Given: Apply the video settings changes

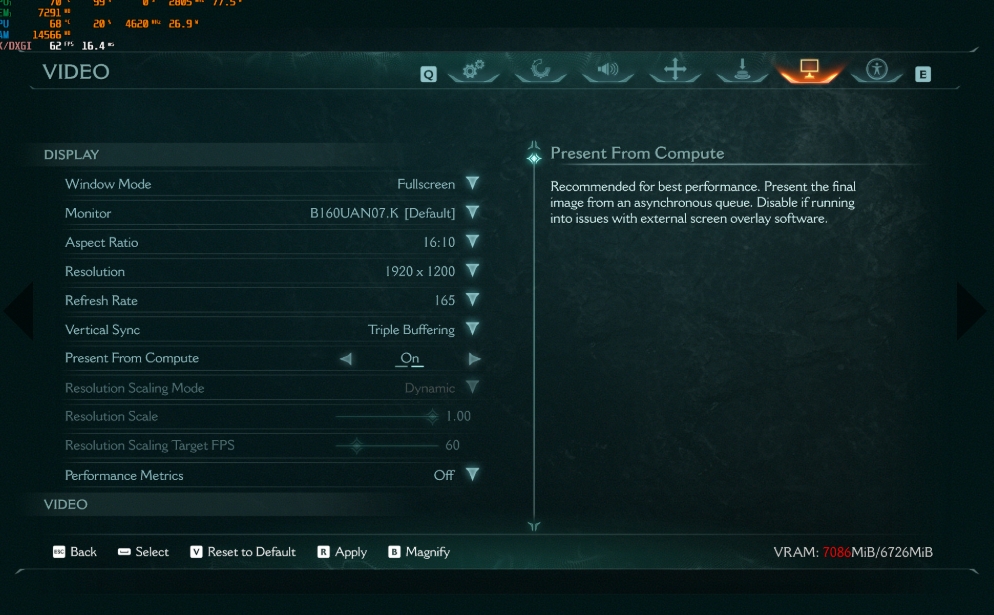Looking at the screenshot, I should [342, 552].
